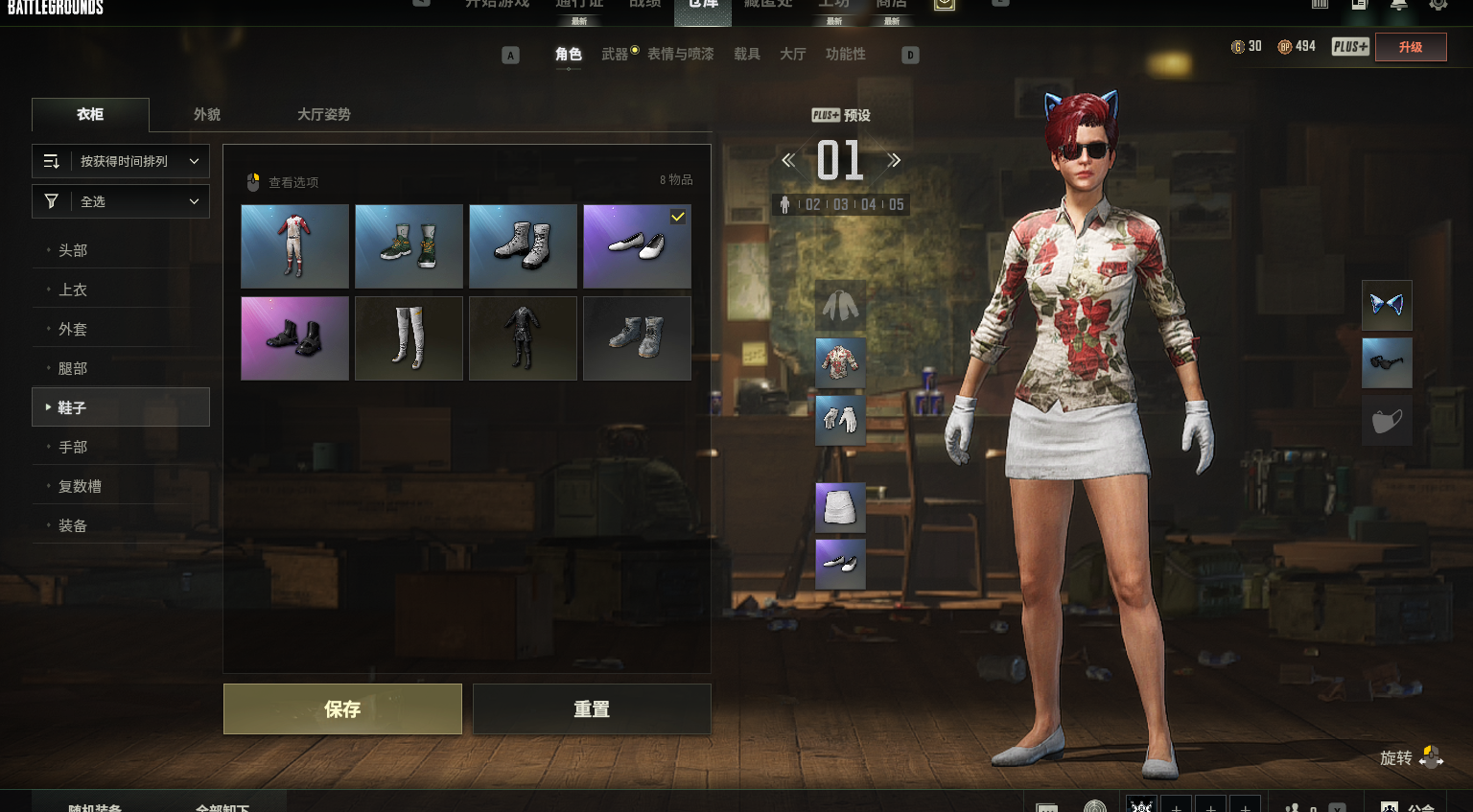The image size is (1473, 812).
Task: Open the 腿部 legs category
Action: click(x=73, y=368)
